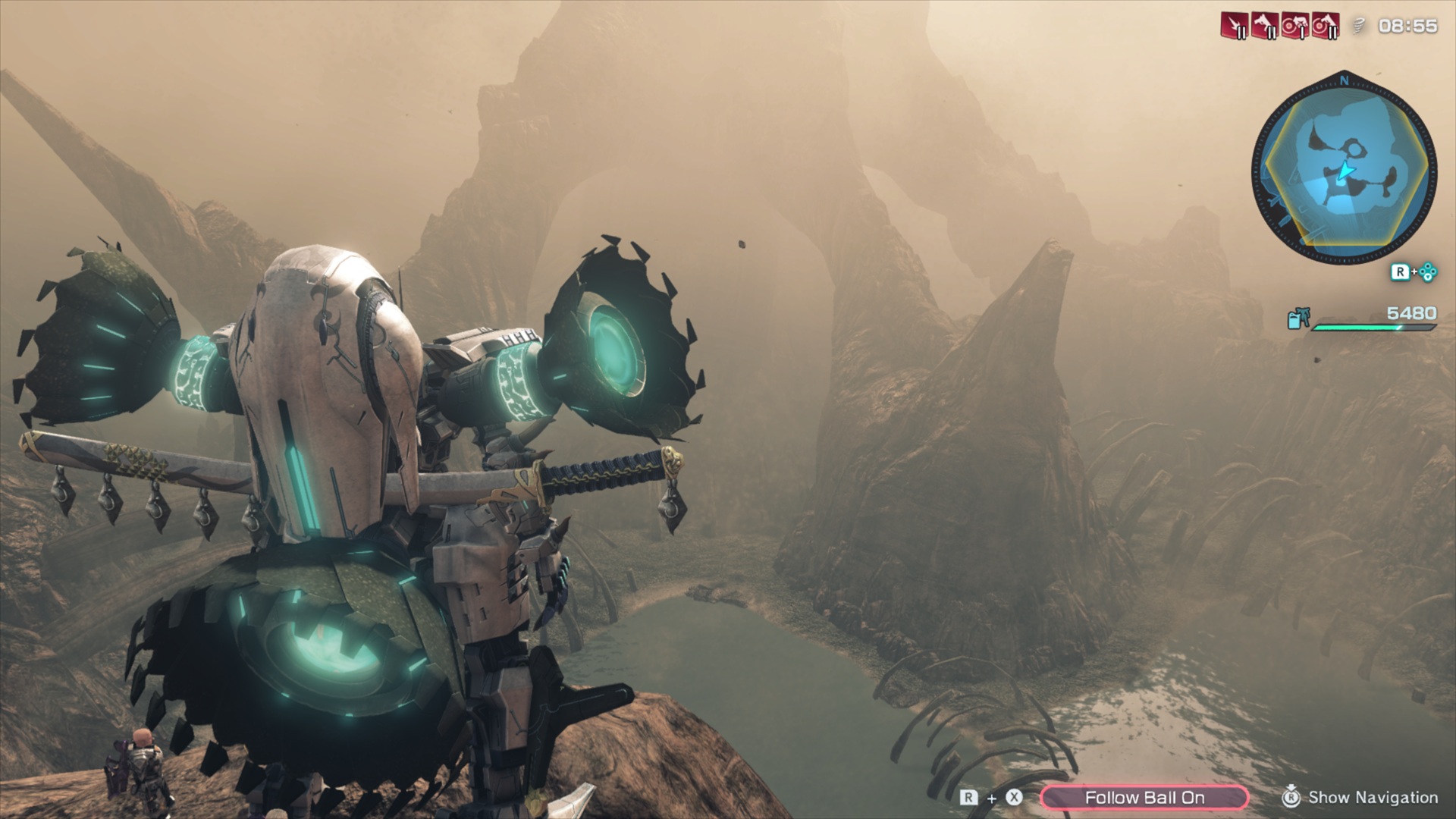Image resolution: width=1456 pixels, height=819 pixels.
Task: Select the red downward arrow status icon
Action: coord(1234,26)
